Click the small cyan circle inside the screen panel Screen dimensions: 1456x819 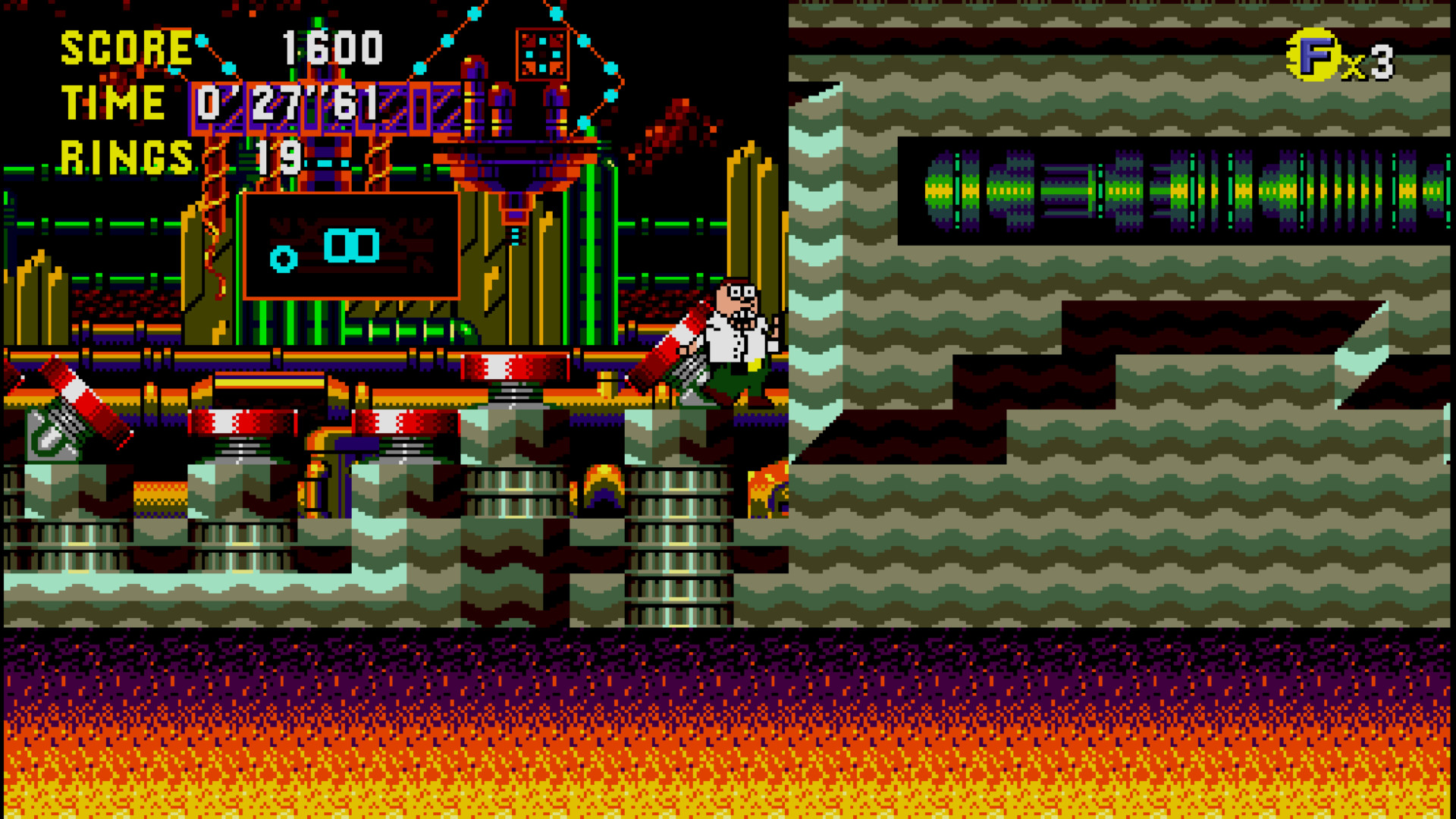pos(282,259)
